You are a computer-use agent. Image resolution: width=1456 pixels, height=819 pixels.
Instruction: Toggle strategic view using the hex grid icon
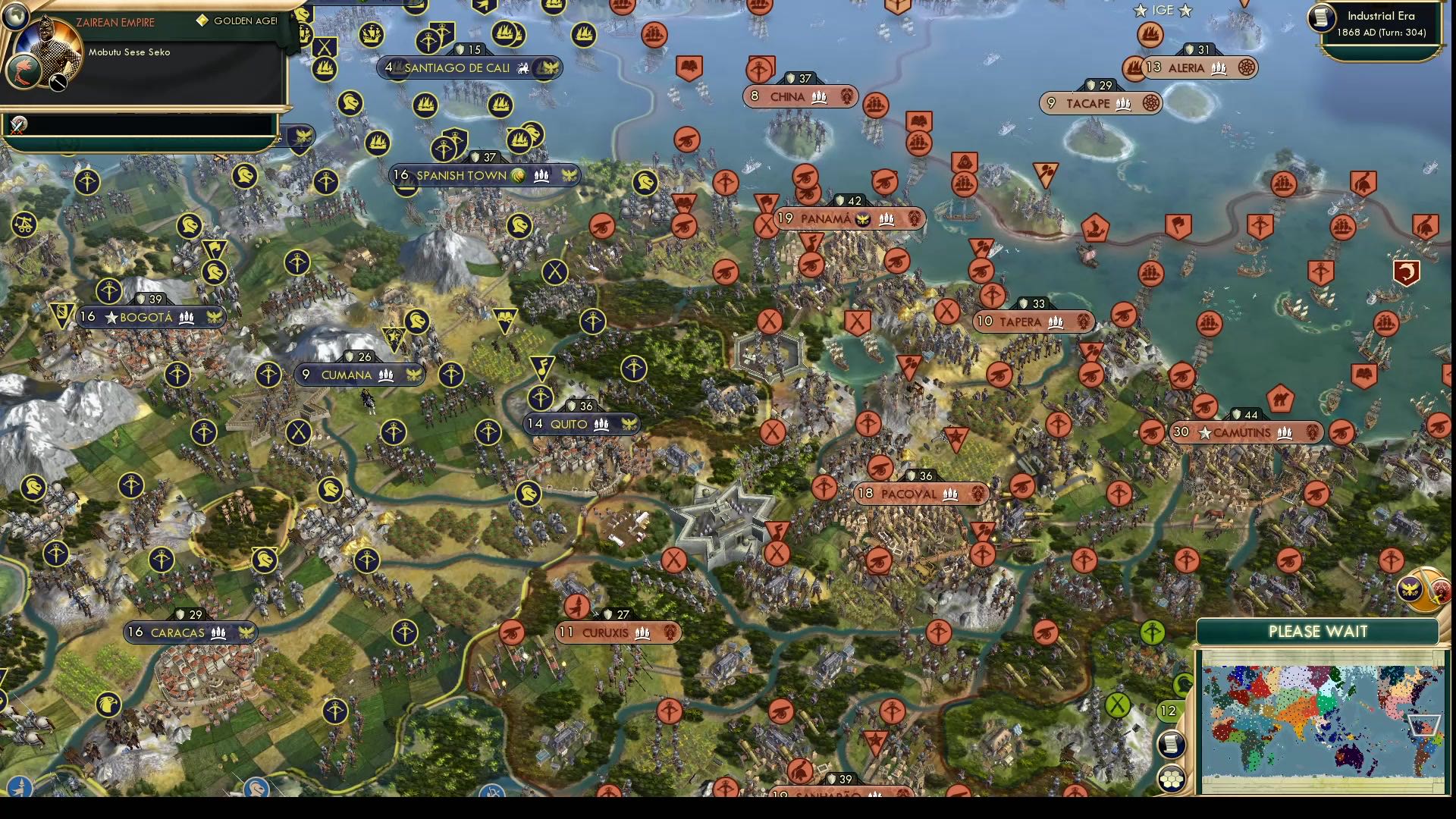1172,780
